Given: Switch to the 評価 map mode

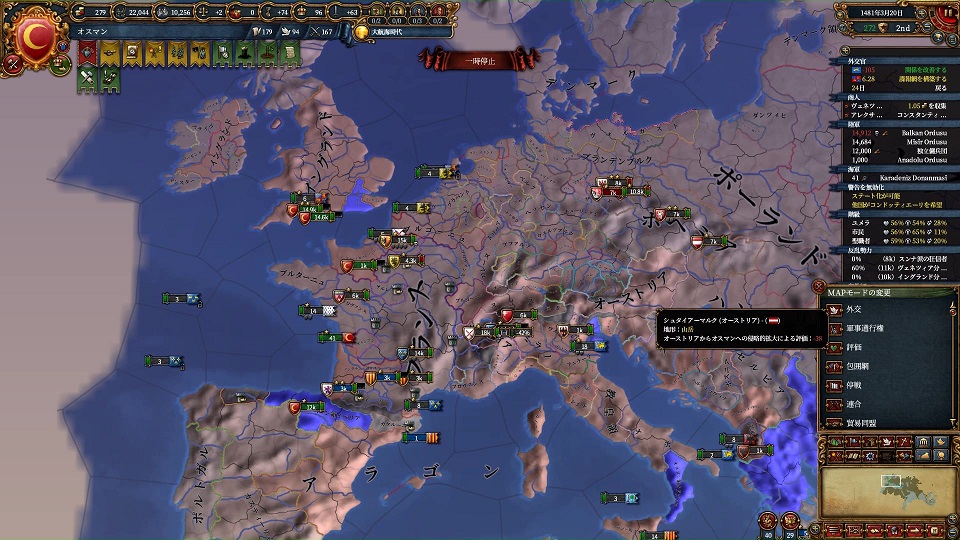Looking at the screenshot, I should click(855, 349).
